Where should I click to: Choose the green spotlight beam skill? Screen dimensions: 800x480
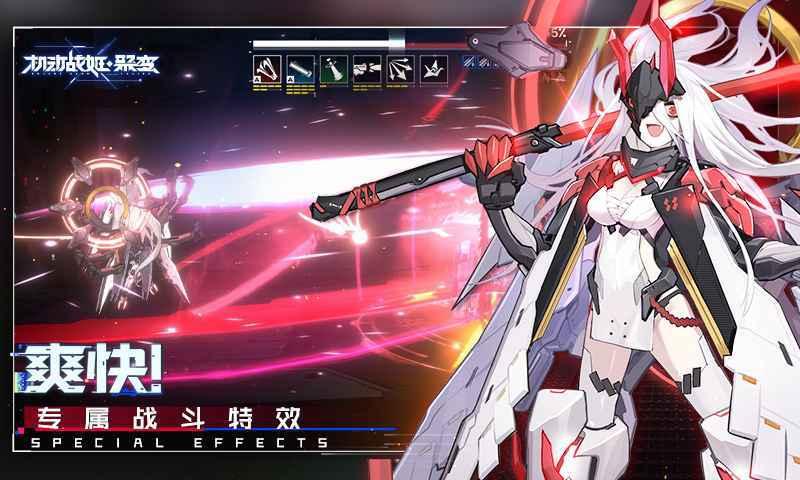333,69
